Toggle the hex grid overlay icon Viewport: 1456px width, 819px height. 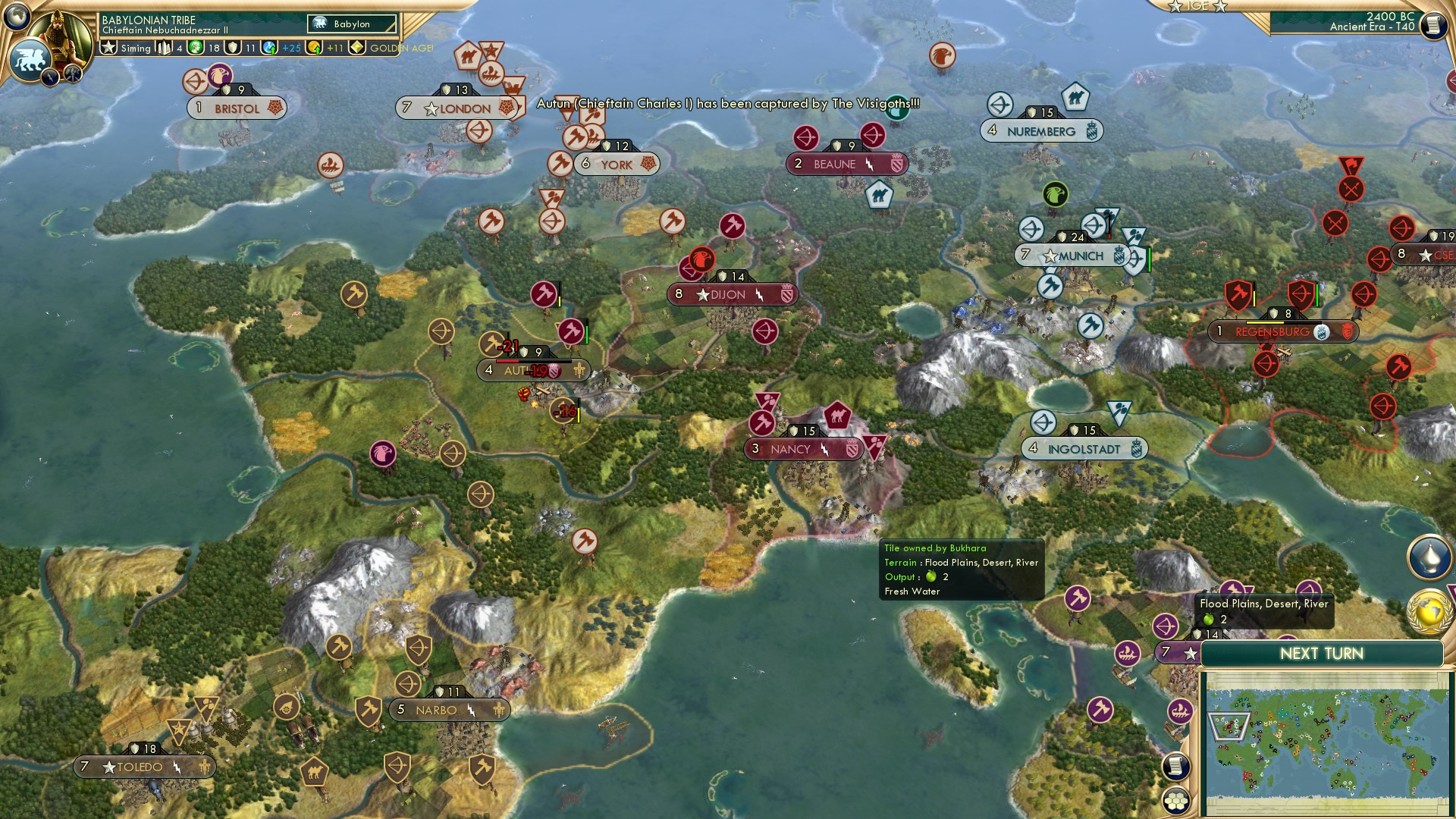pos(1176,802)
